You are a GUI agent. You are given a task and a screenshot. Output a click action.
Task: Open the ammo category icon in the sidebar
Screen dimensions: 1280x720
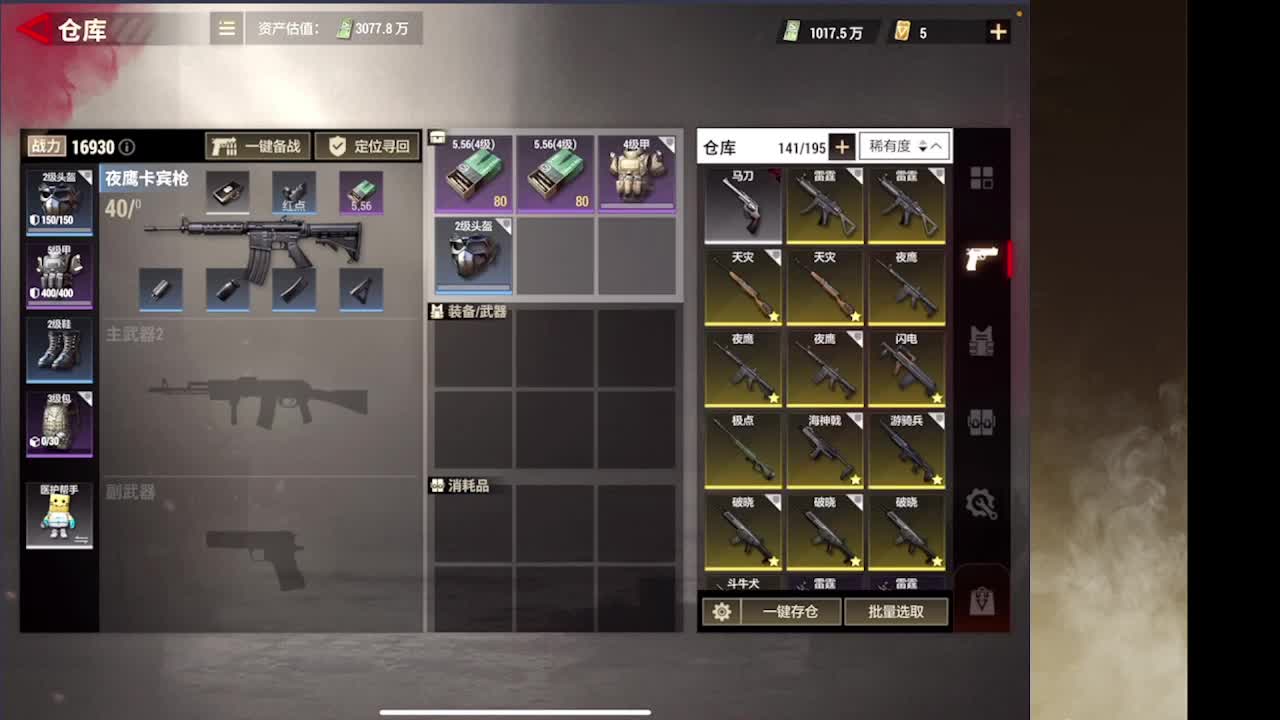[x=983, y=423]
